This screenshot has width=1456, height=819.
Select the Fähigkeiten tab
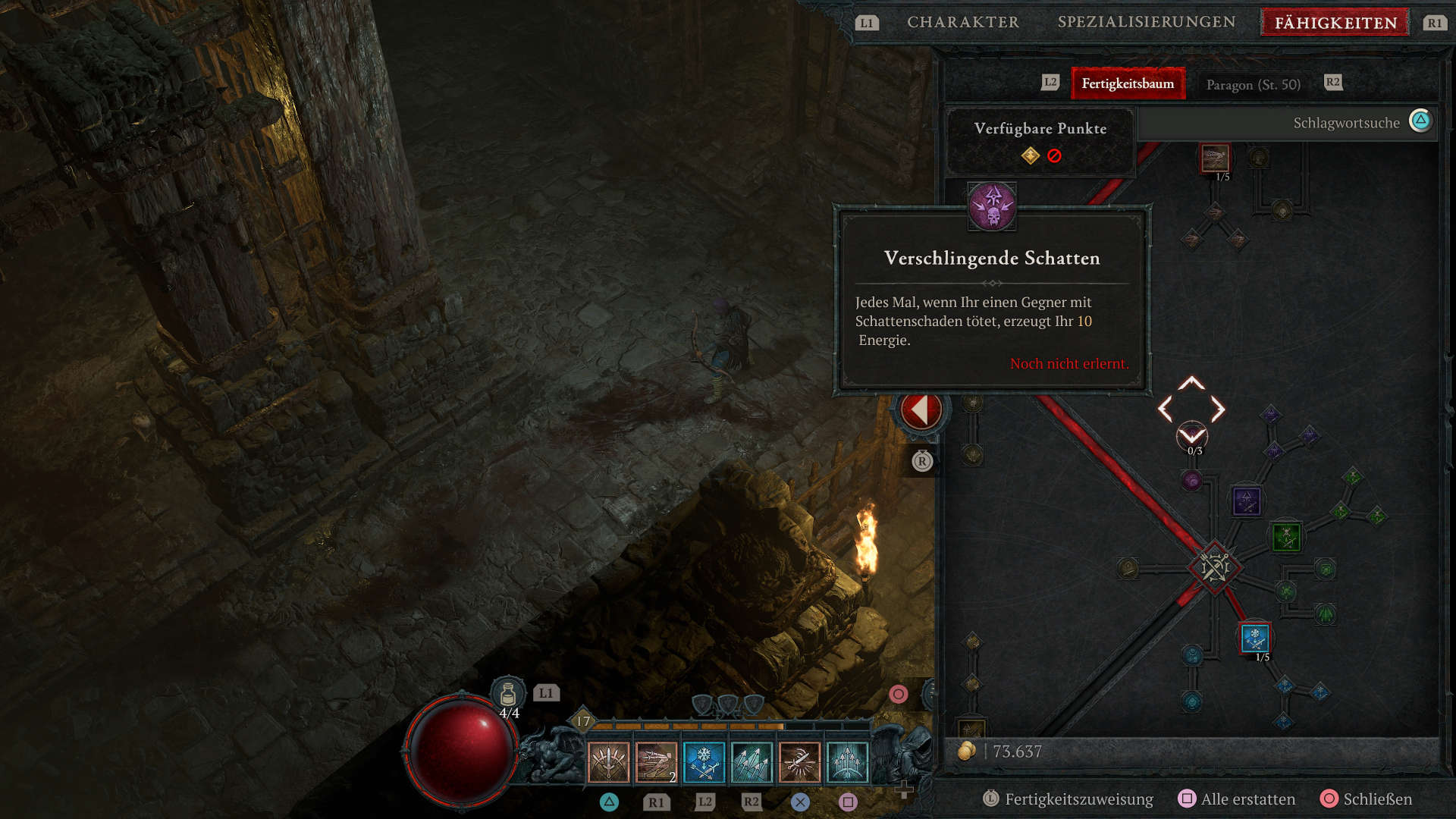(1335, 23)
